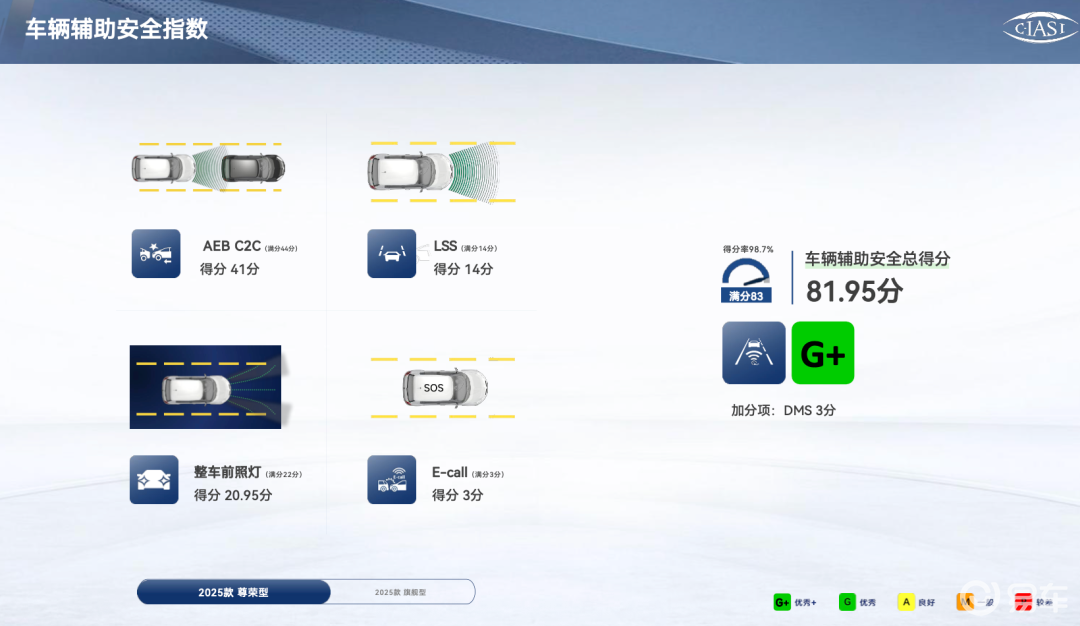Select the 整车前照灯 headlight icon

(x=154, y=480)
